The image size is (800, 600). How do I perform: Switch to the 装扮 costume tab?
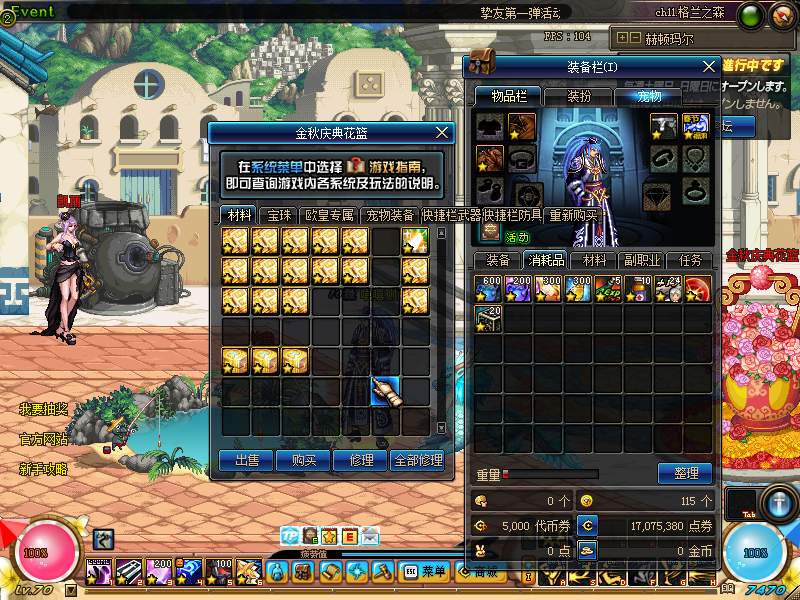(x=579, y=96)
